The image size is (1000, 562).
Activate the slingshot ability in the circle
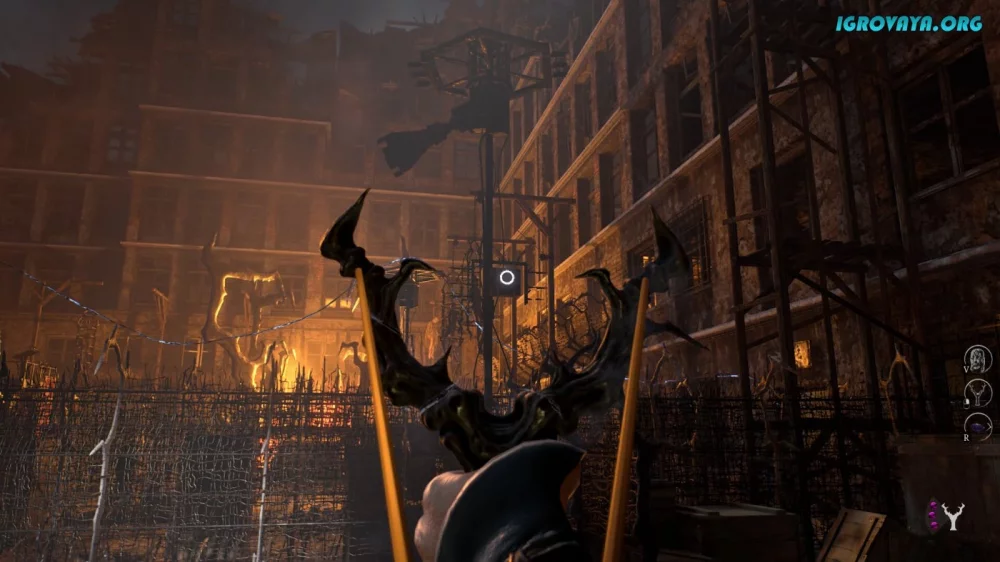(x=980, y=393)
